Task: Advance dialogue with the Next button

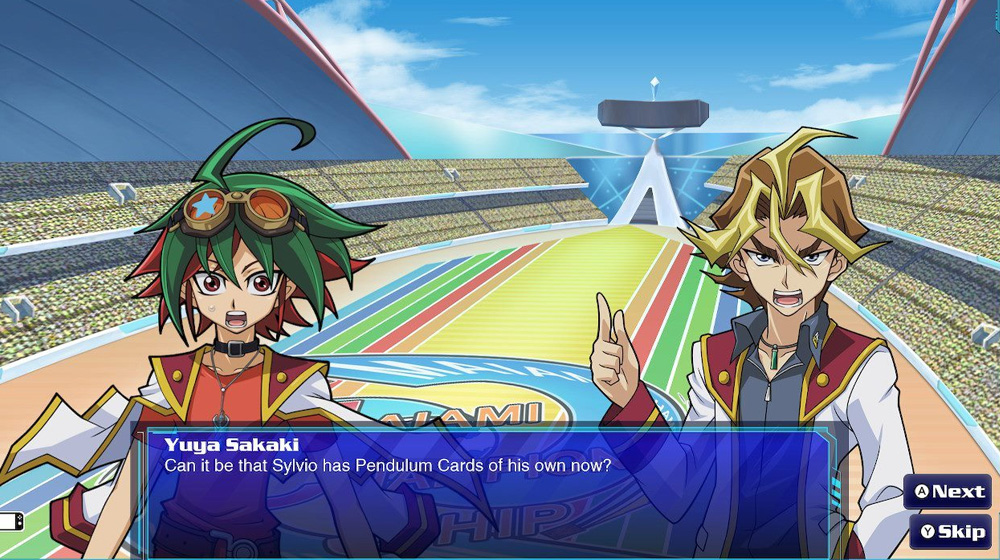Action: pyautogui.click(x=949, y=491)
